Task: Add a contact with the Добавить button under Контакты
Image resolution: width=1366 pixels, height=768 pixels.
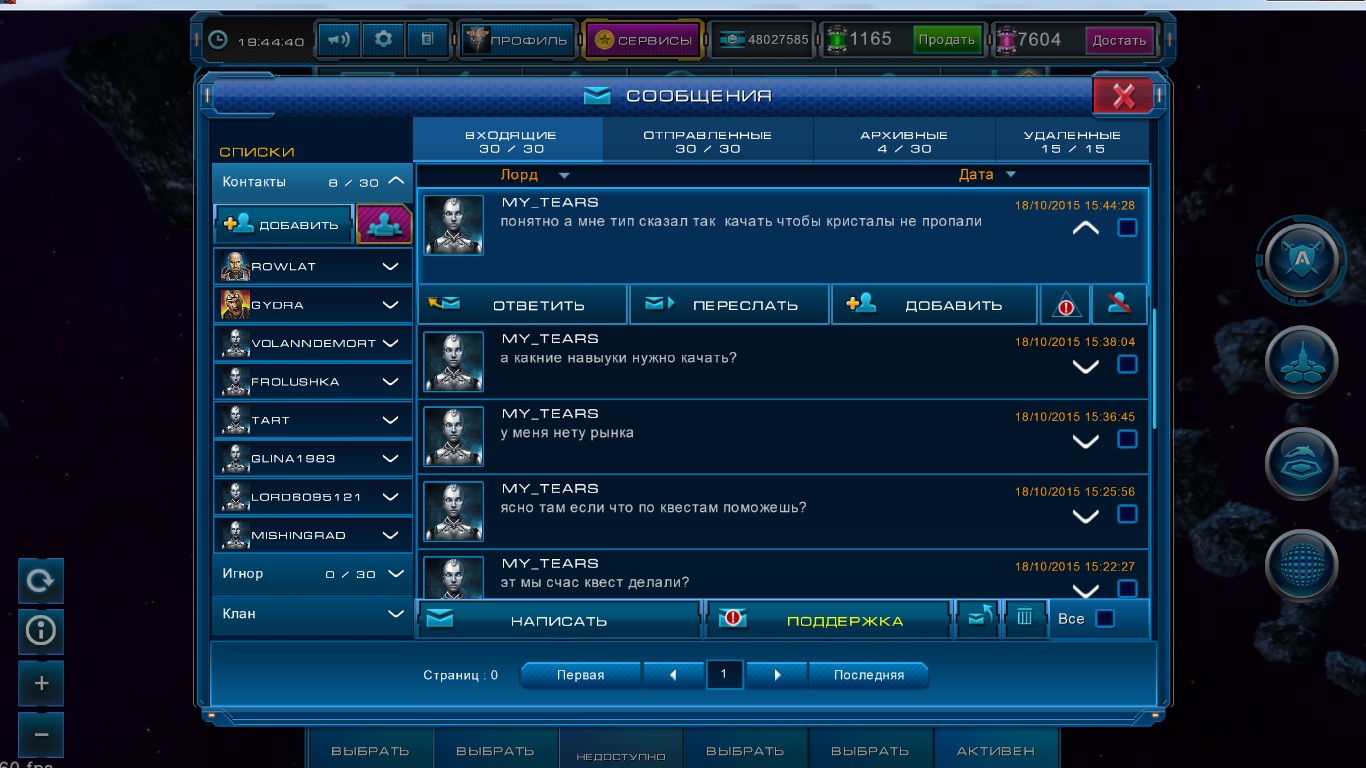Action: [283, 225]
